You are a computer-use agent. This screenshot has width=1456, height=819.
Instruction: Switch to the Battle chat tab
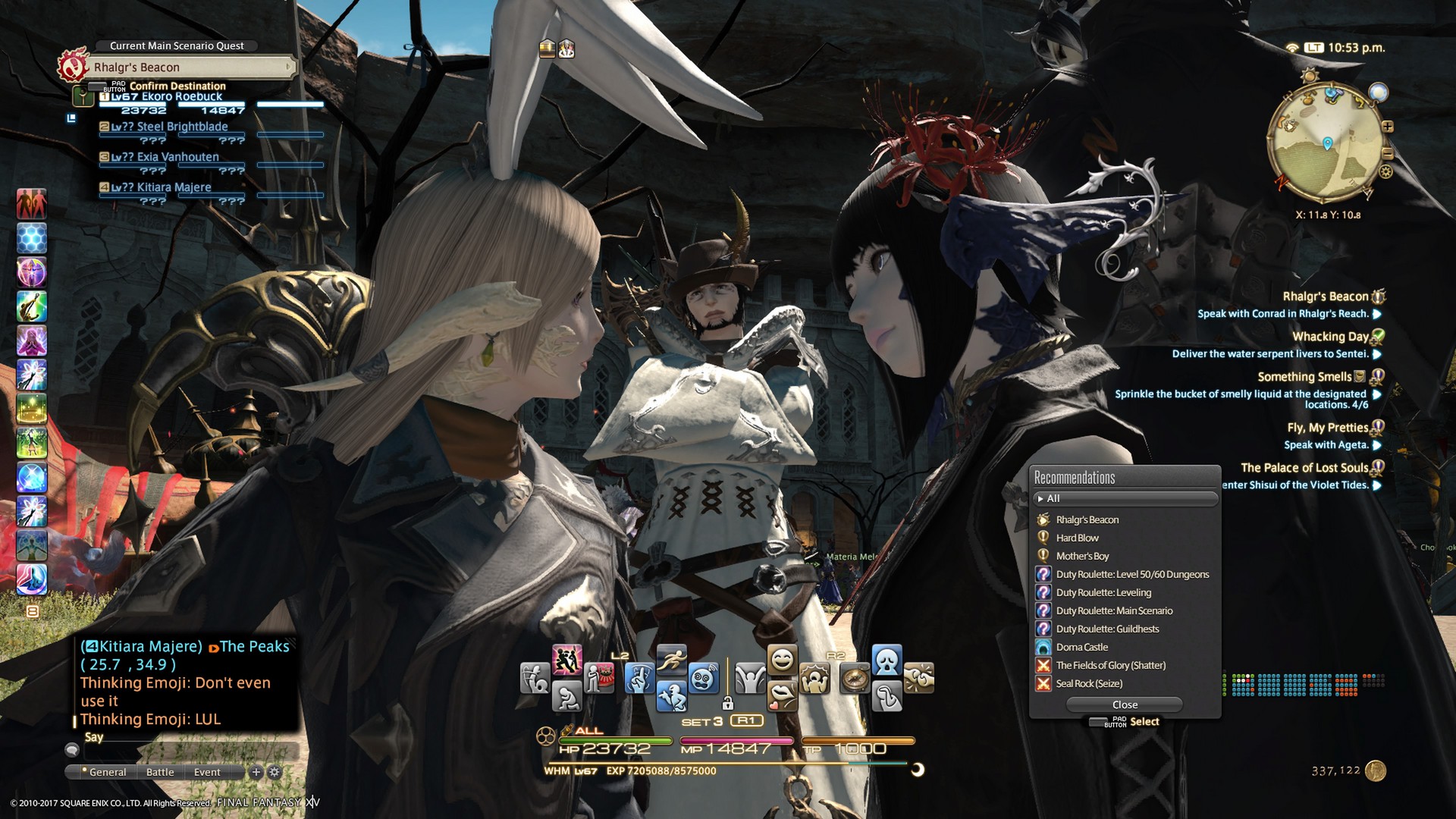160,772
